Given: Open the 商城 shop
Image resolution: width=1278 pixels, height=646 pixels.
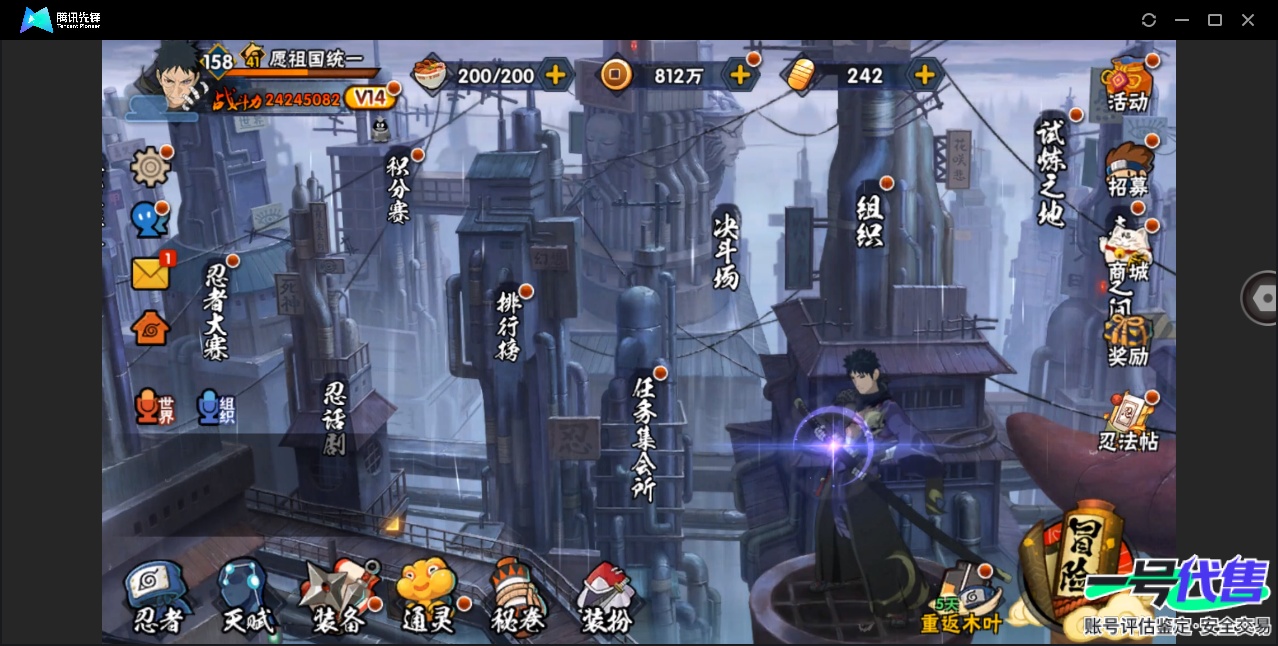Looking at the screenshot, I should pos(1128,254).
